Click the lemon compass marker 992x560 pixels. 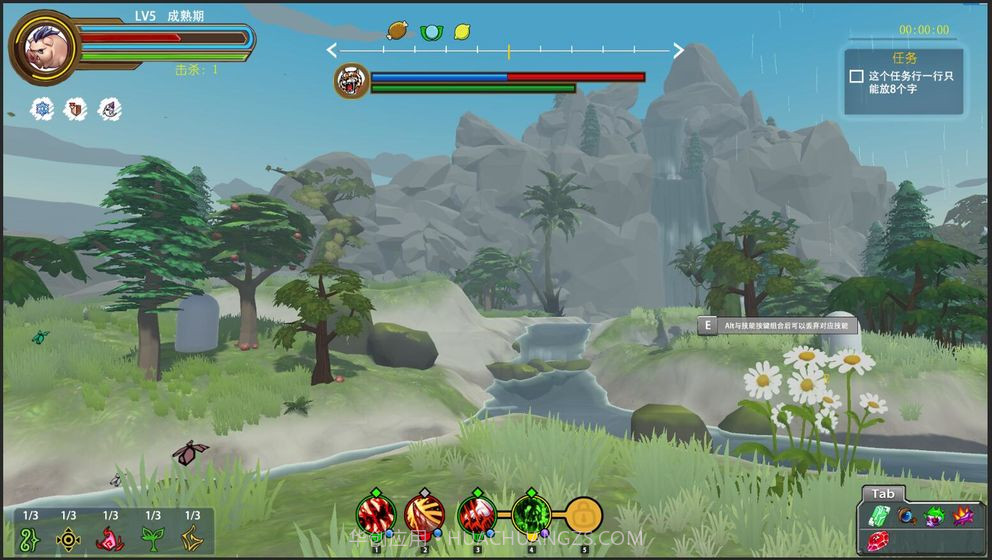[x=462, y=32]
